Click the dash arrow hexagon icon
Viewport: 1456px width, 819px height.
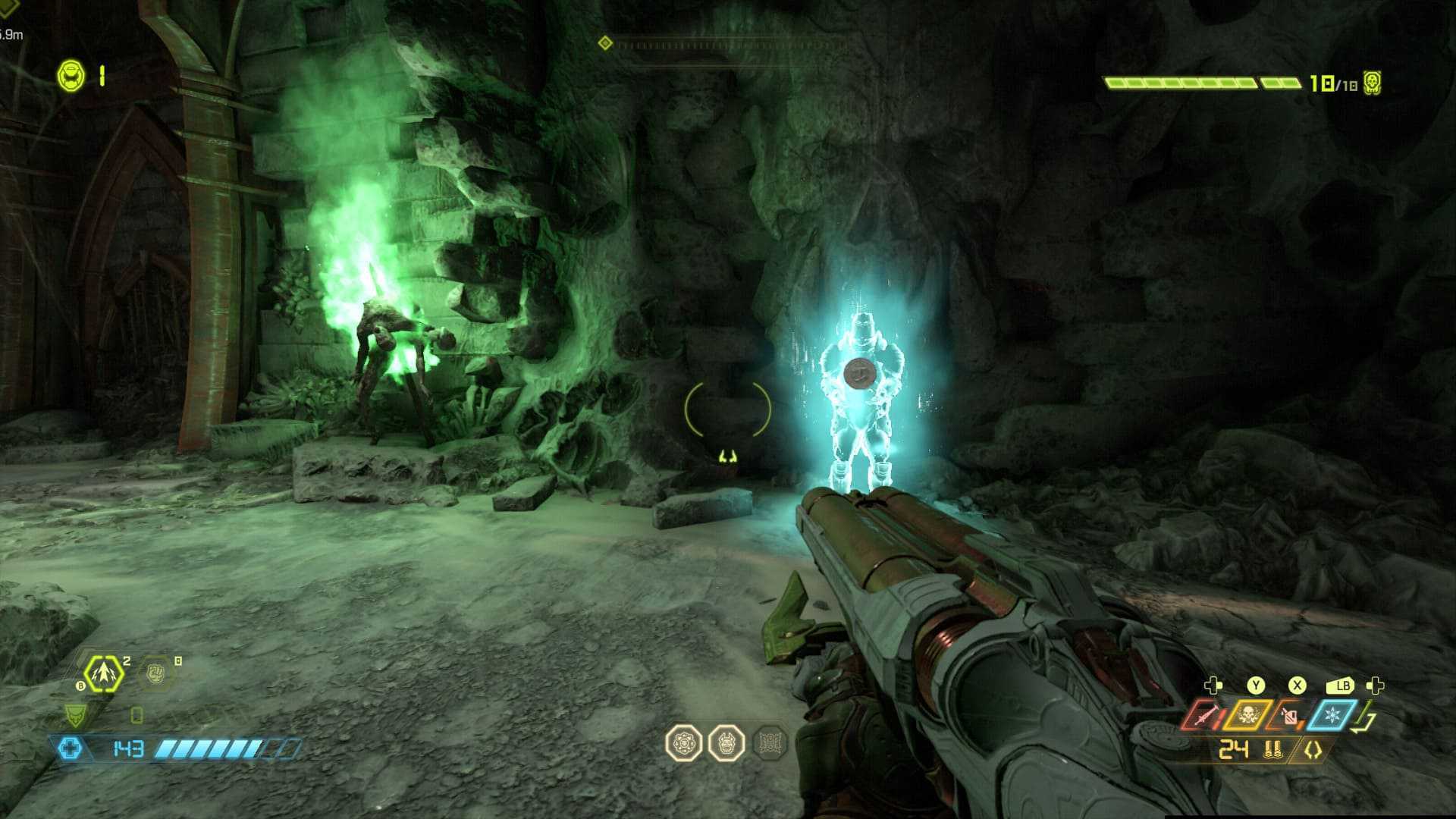tap(103, 673)
